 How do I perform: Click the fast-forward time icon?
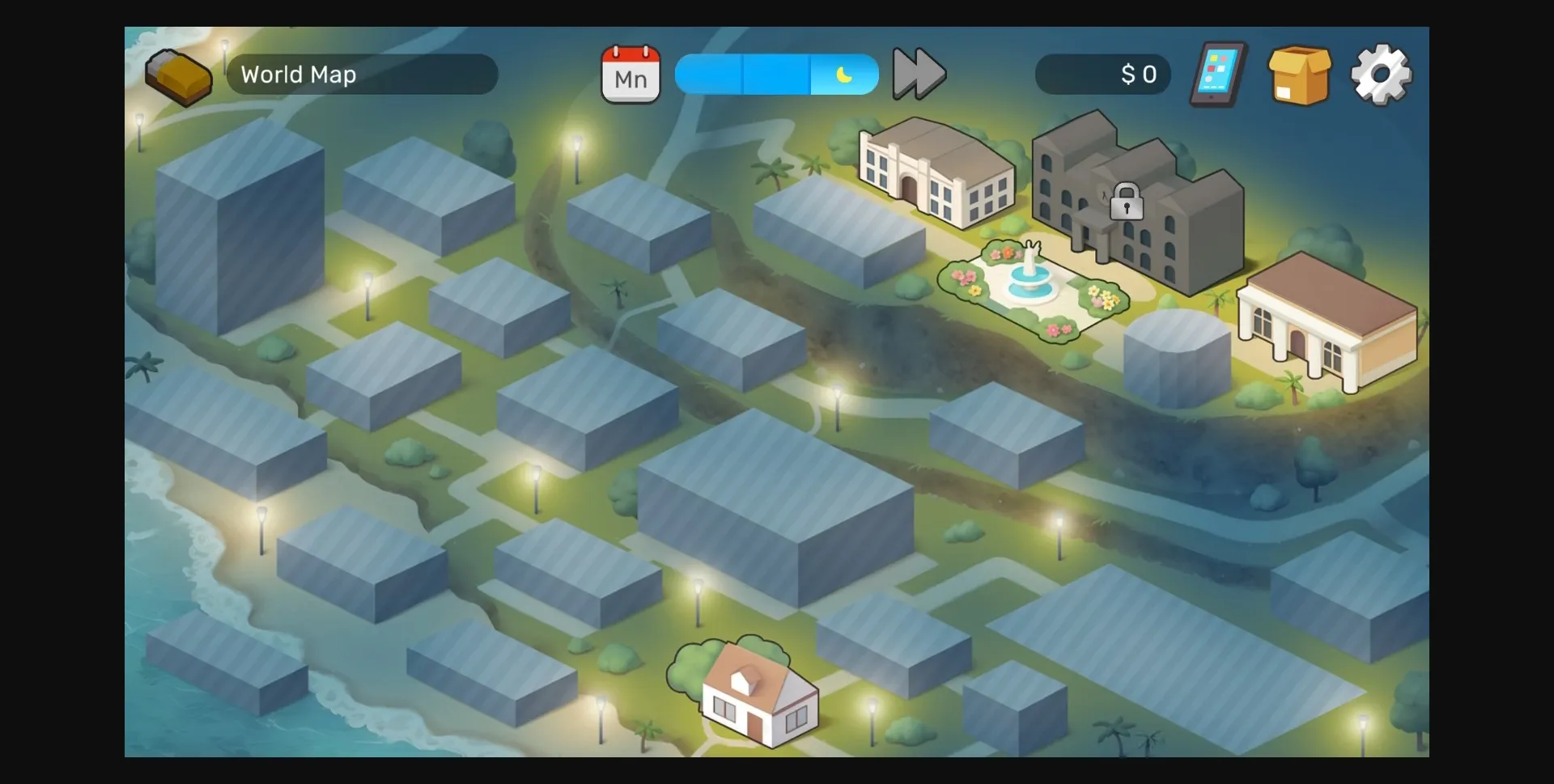(919, 74)
